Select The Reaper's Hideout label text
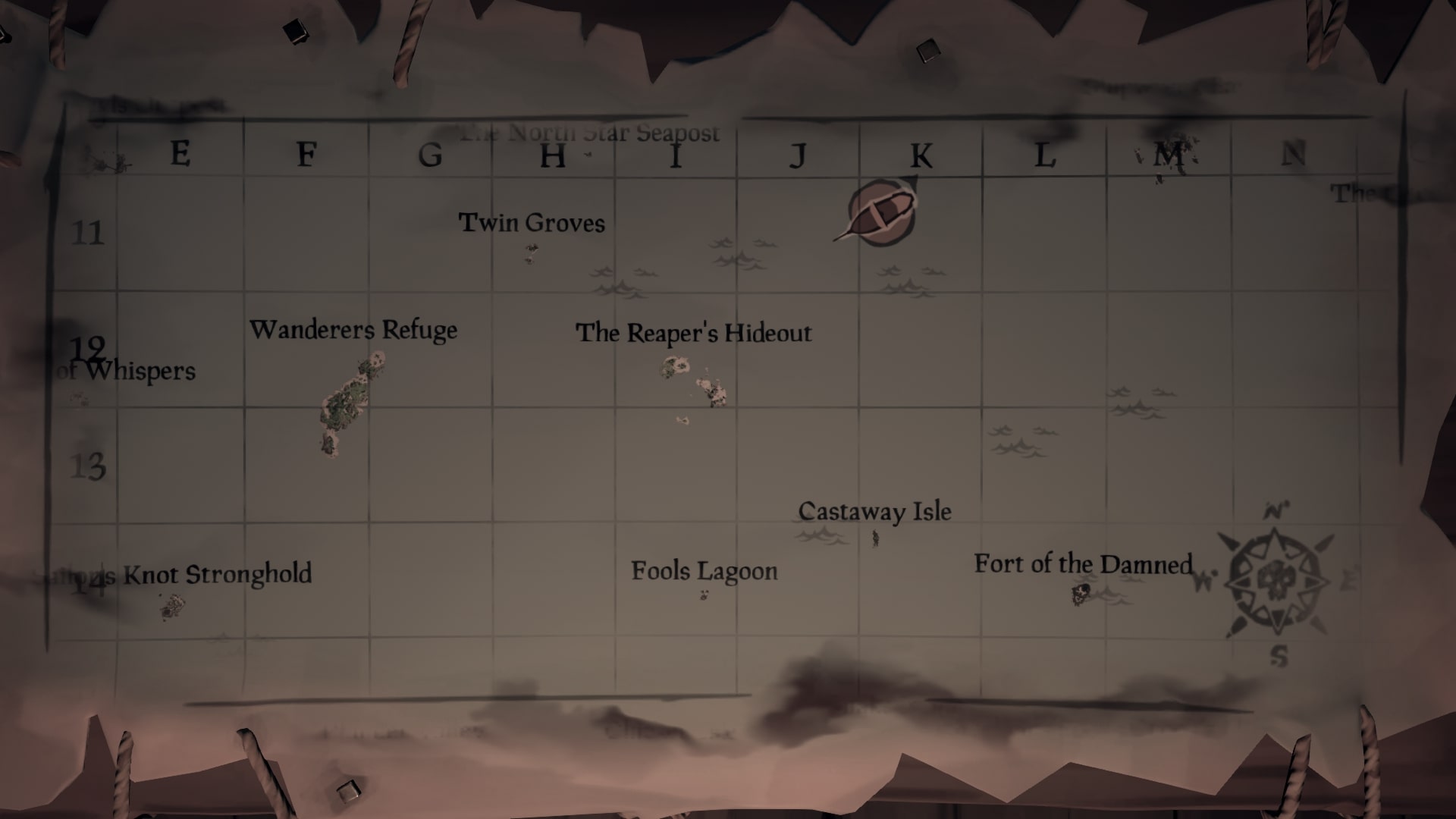The width and height of the screenshot is (1456, 819). pos(694,332)
